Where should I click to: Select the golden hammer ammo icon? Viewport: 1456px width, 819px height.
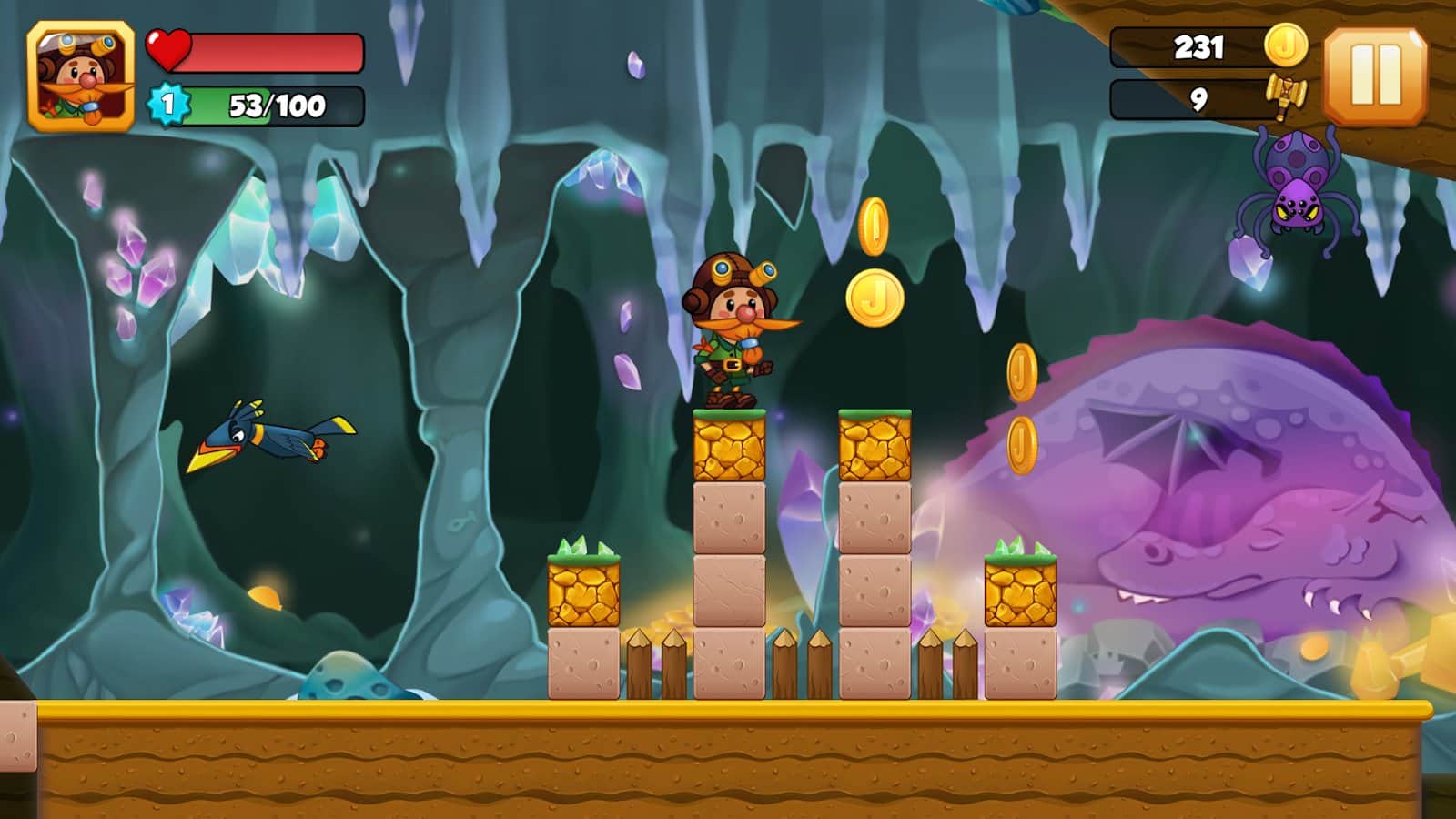[x=1285, y=97]
